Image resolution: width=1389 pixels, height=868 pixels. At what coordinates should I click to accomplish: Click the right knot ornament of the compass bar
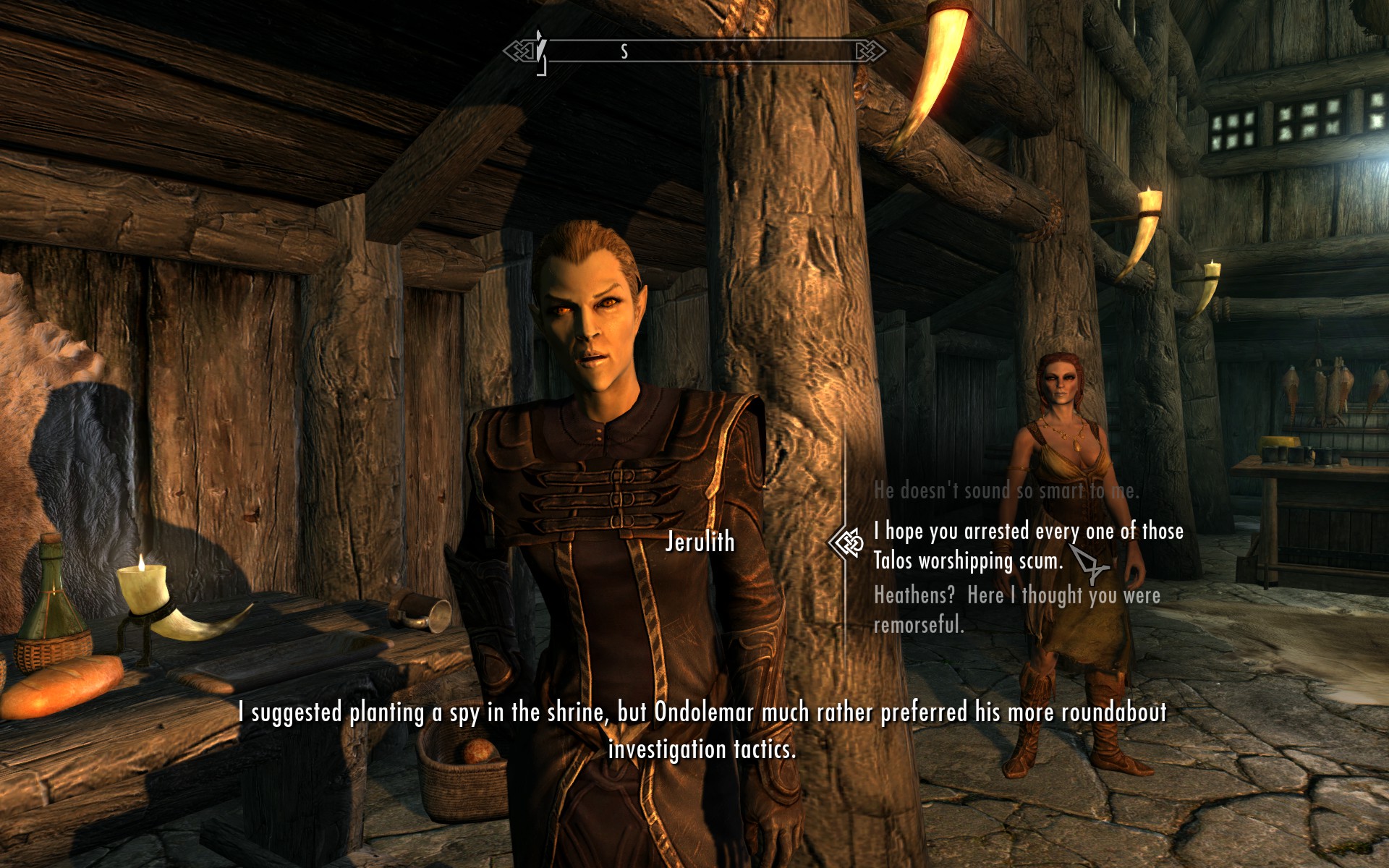click(x=871, y=49)
